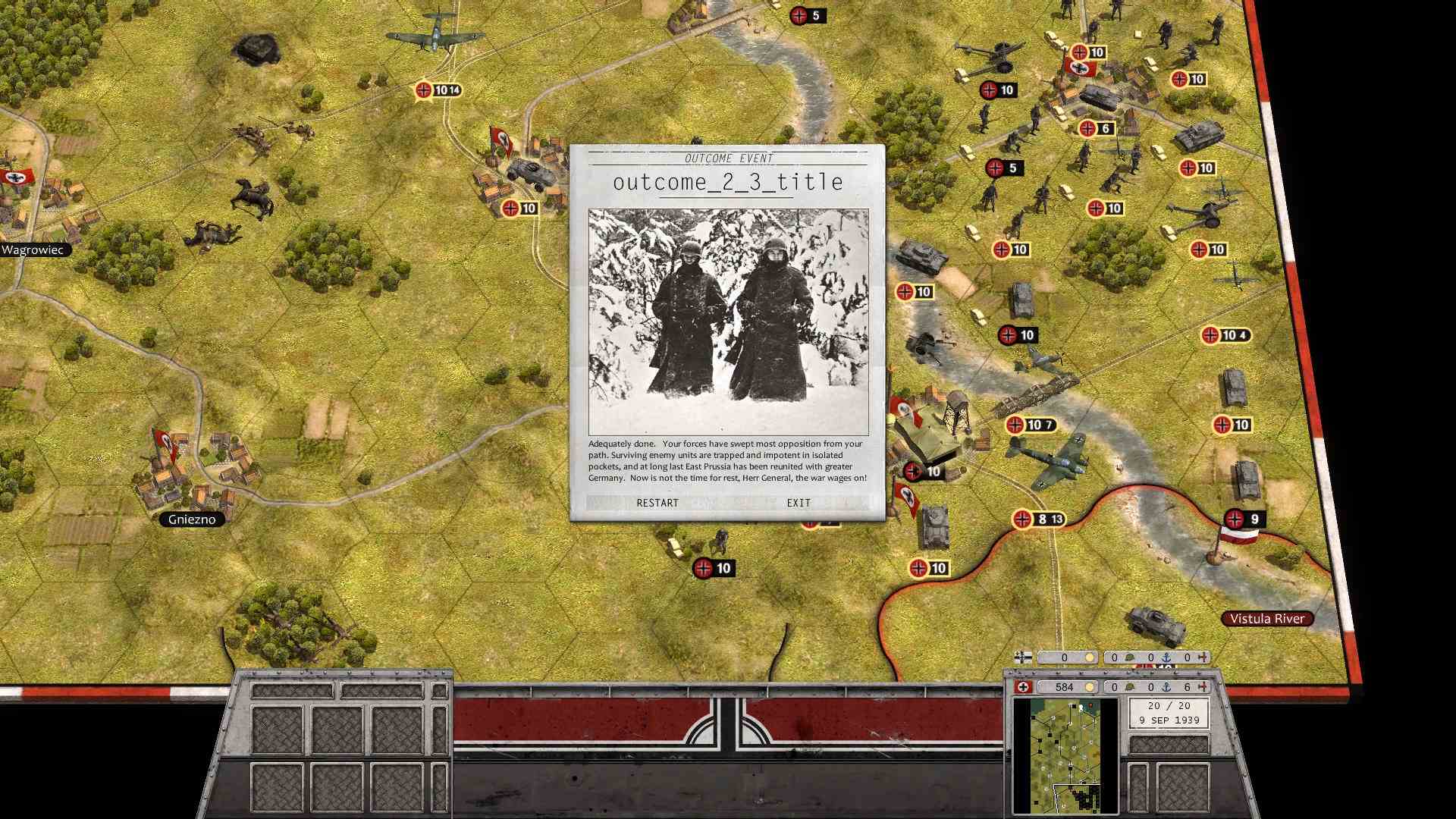Viewport: 1456px width, 819px height.
Task: Click the minimap in the bottom panel
Action: pyautogui.click(x=1065, y=755)
